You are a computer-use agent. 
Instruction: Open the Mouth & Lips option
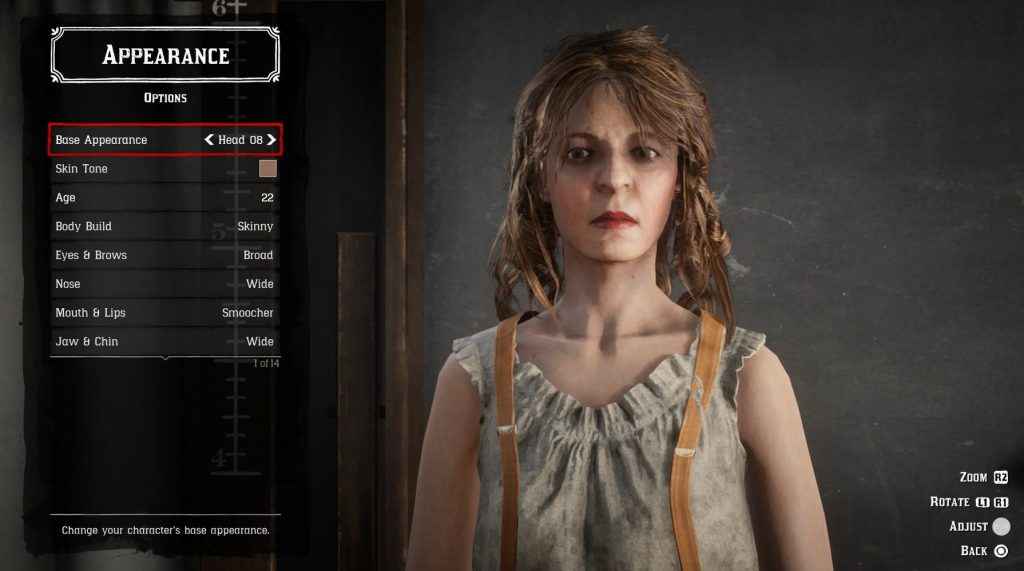[165, 313]
